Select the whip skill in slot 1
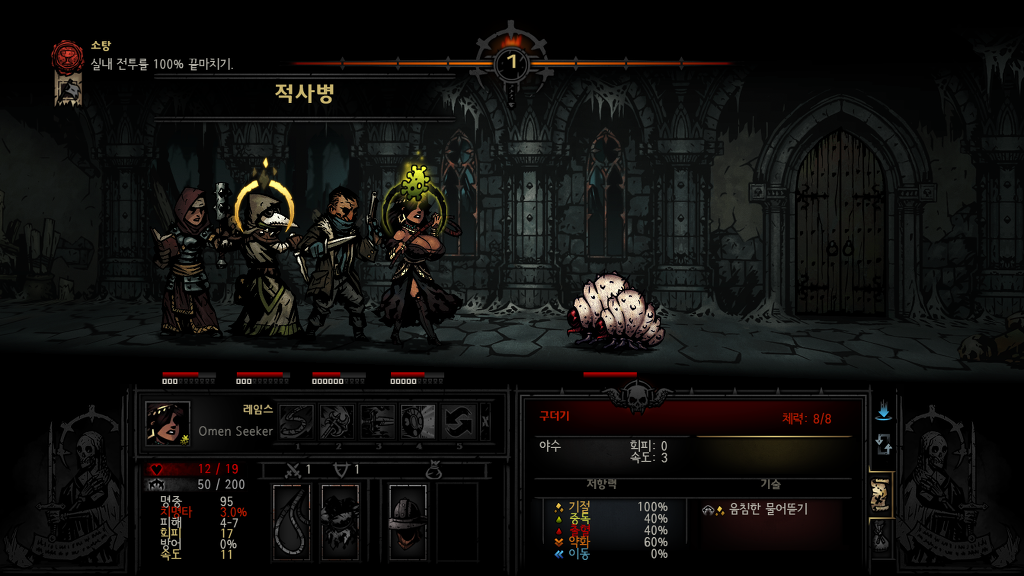Screen dimensions: 1024x576 (x=297, y=421)
